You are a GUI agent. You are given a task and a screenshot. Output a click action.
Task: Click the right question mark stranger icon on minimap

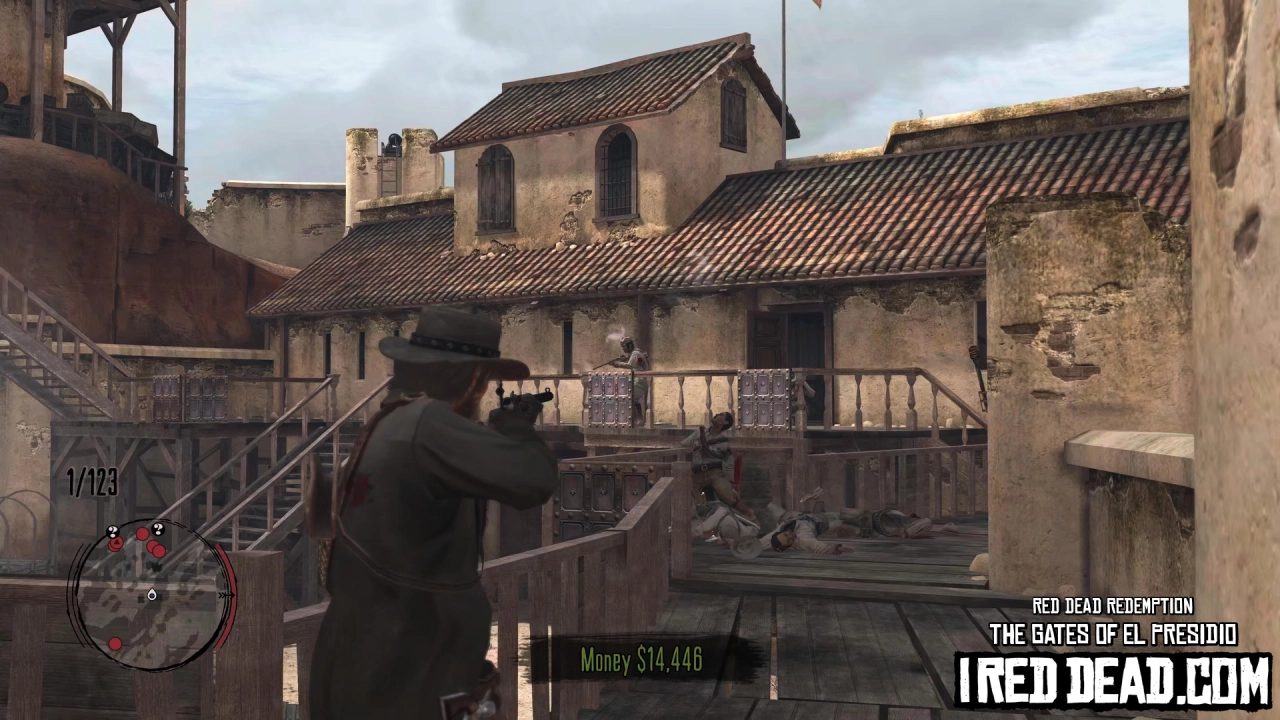point(158,528)
